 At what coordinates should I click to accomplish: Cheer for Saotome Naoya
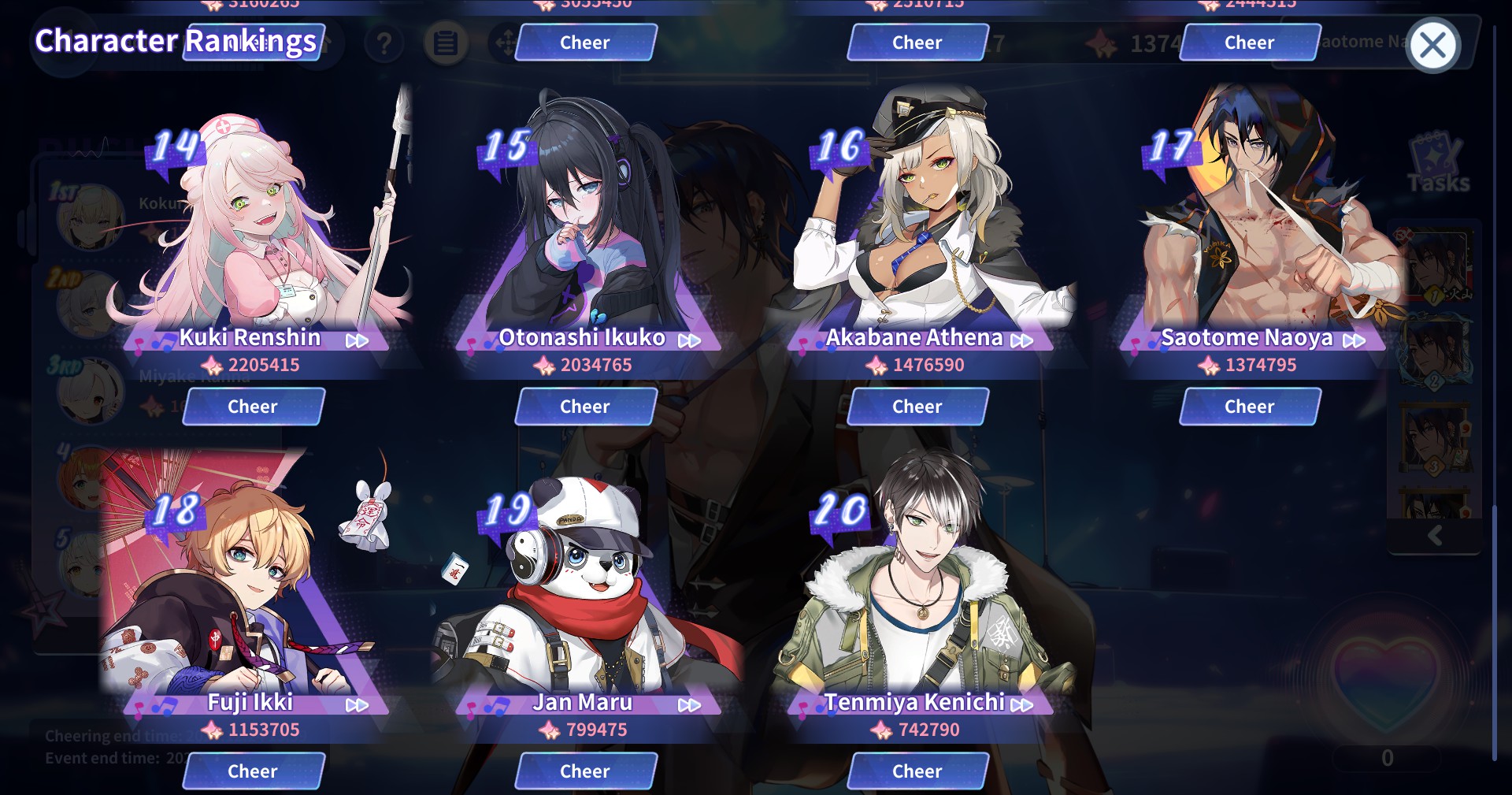1250,407
